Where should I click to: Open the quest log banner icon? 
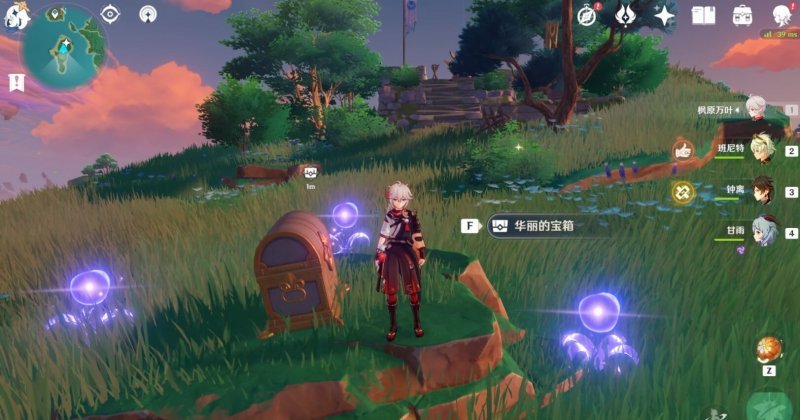coord(16,82)
